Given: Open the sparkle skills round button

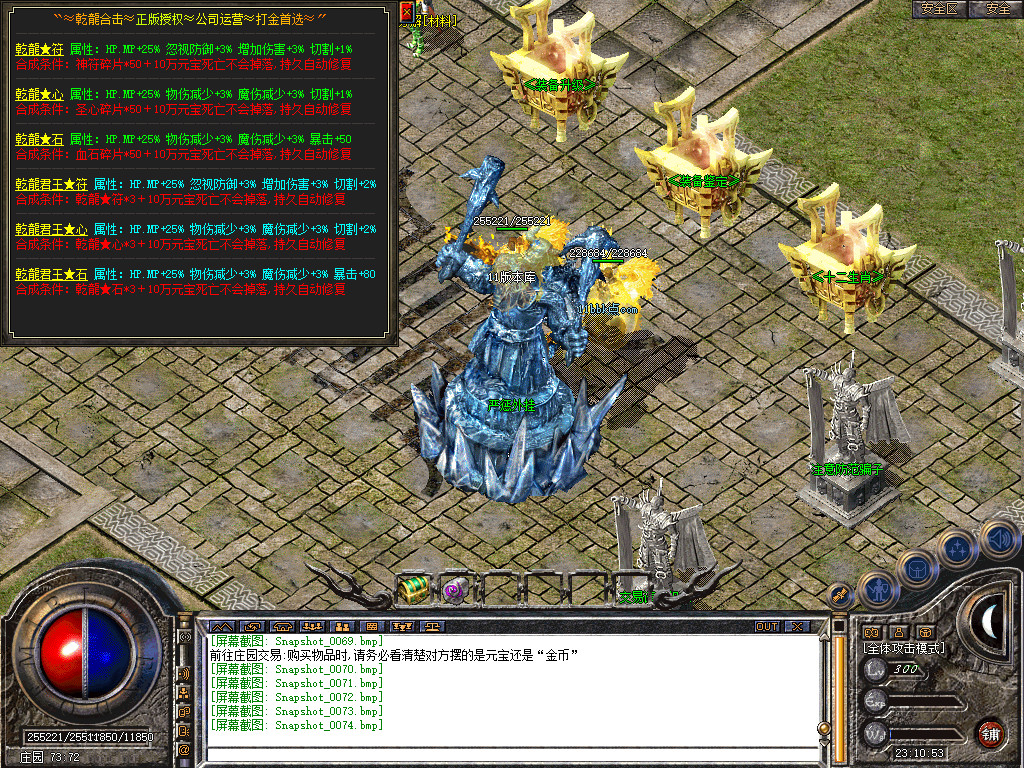Looking at the screenshot, I should 956,549.
